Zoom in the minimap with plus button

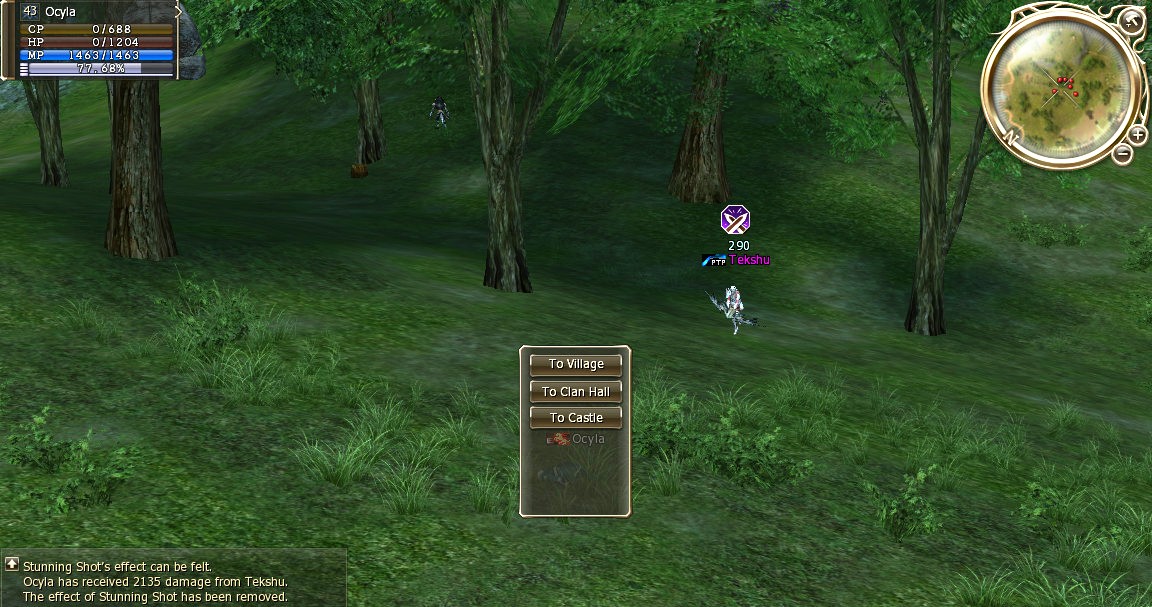click(x=1138, y=135)
